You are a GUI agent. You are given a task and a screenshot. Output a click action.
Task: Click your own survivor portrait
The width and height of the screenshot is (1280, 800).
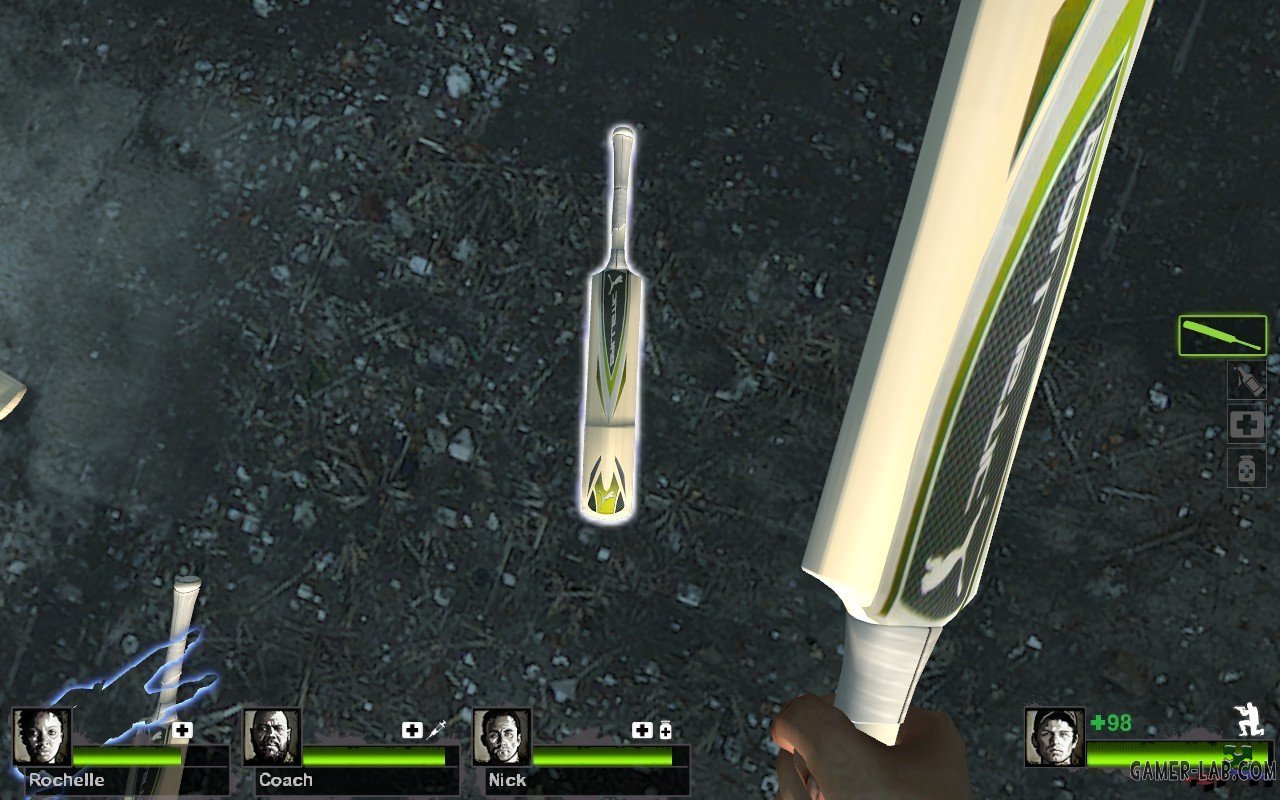(x=1054, y=737)
